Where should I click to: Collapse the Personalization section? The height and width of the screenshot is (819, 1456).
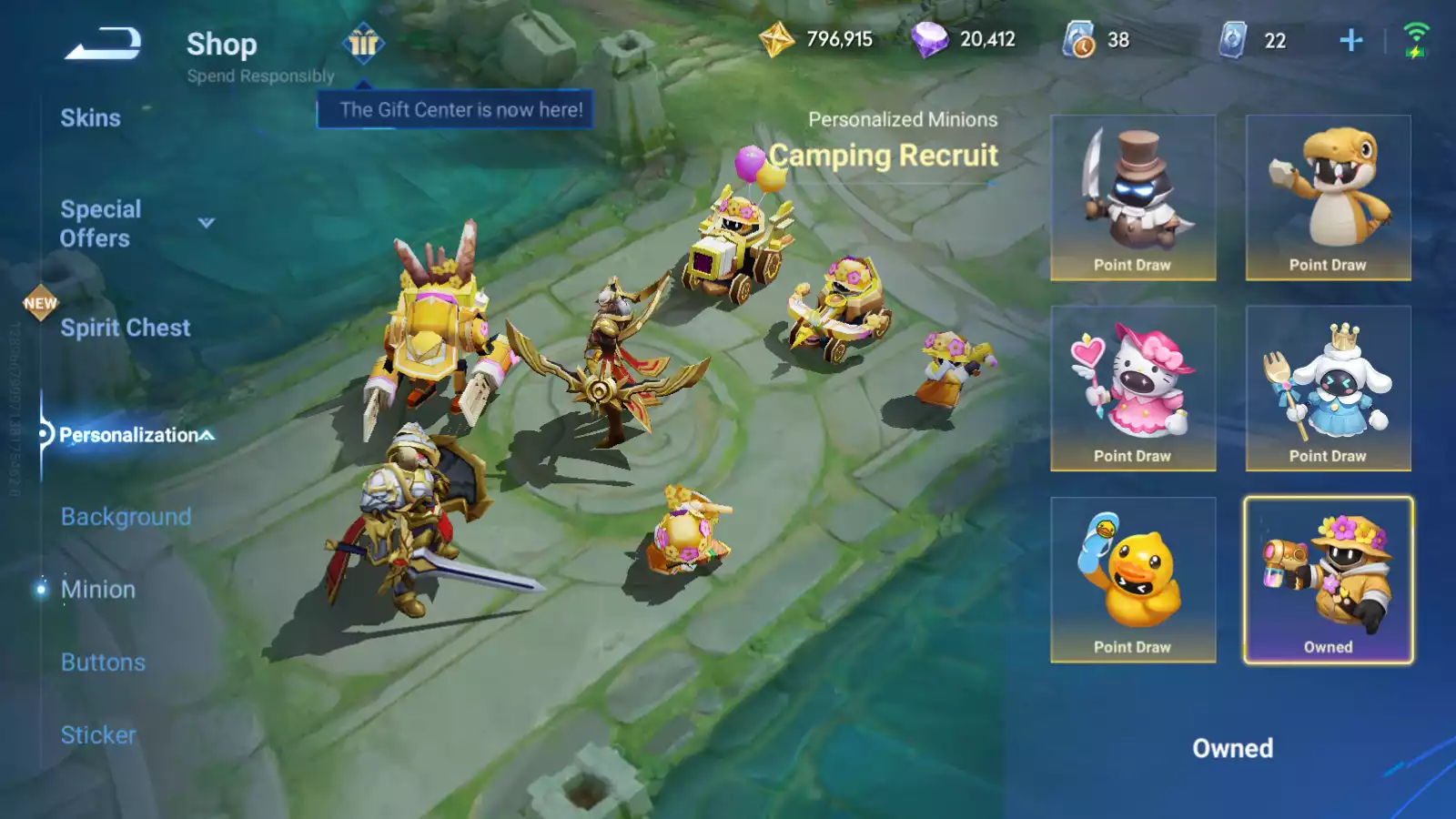pos(207,435)
